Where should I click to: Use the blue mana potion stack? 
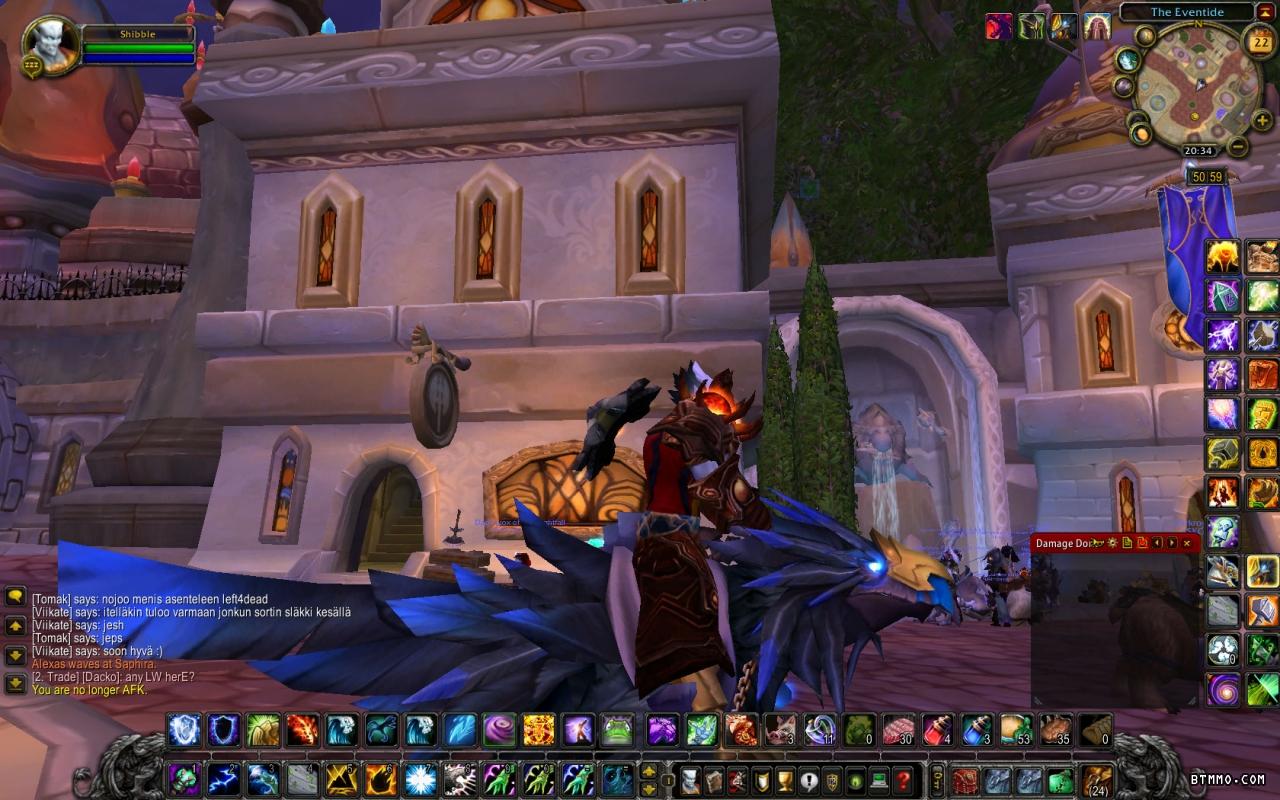pyautogui.click(x=976, y=731)
